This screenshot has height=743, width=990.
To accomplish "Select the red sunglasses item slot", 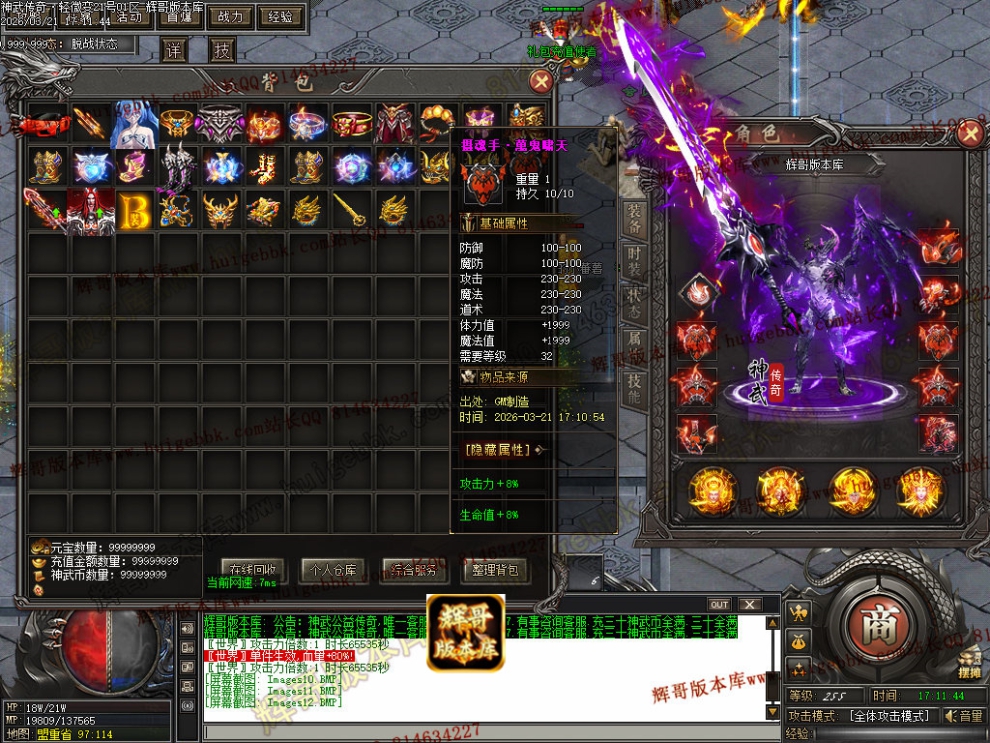I will click(x=48, y=124).
